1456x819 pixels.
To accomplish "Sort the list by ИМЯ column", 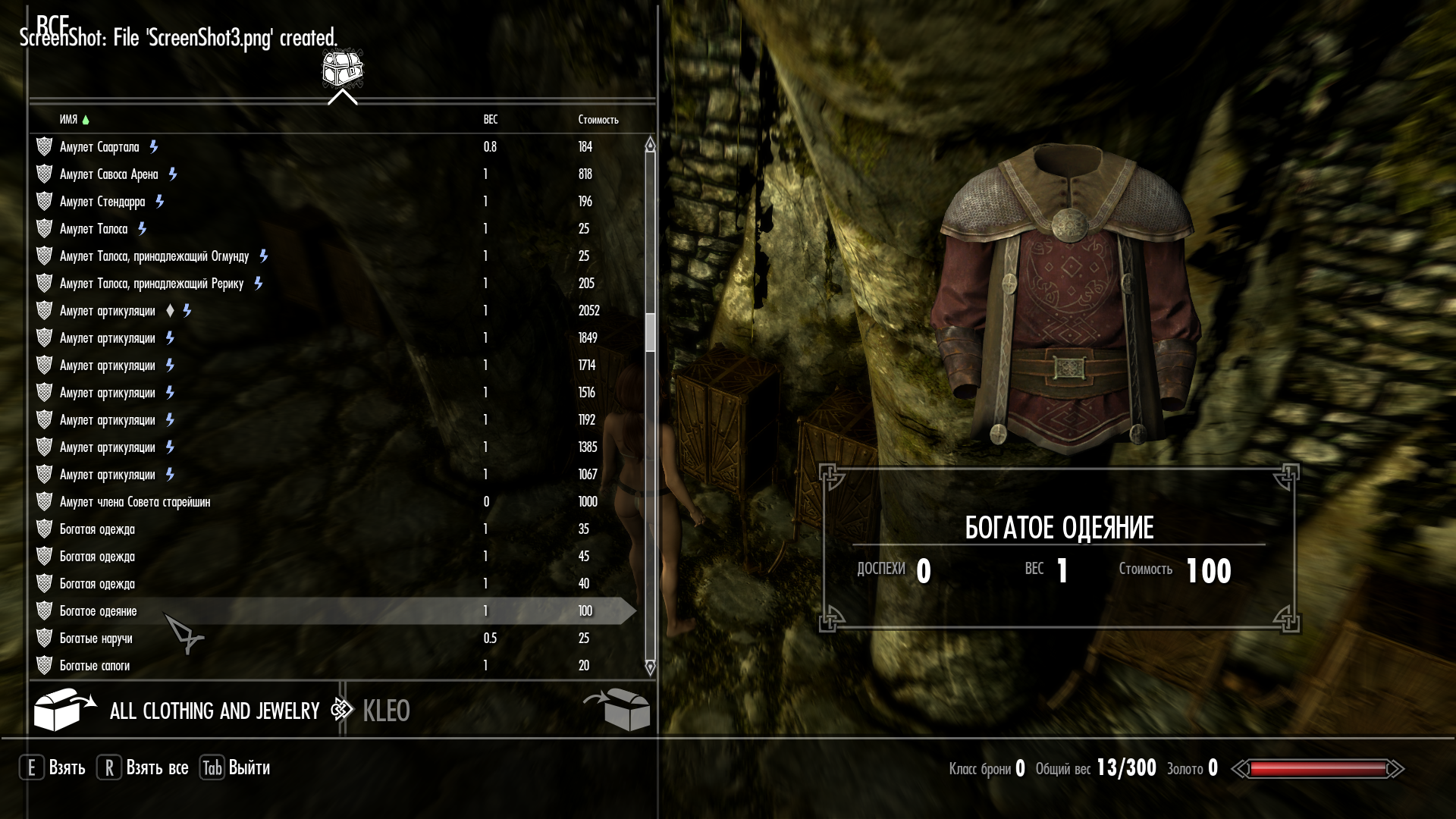I will [x=68, y=120].
